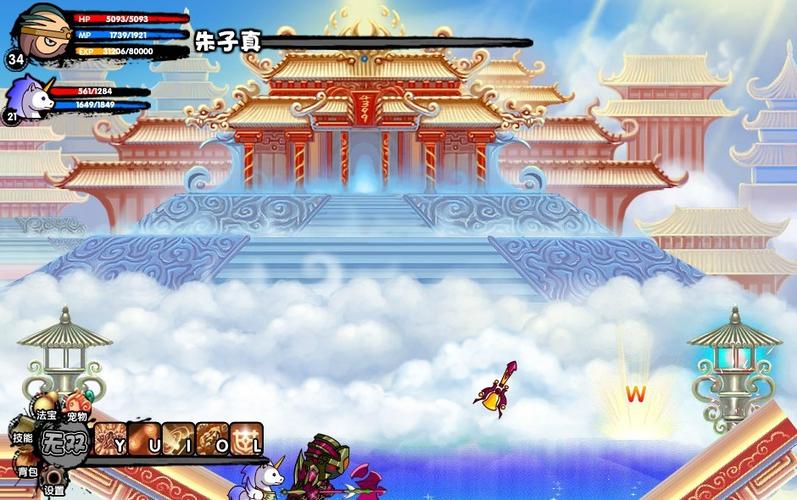Use the skill icon marked O
Screen dimensions: 797x500
[213, 439]
